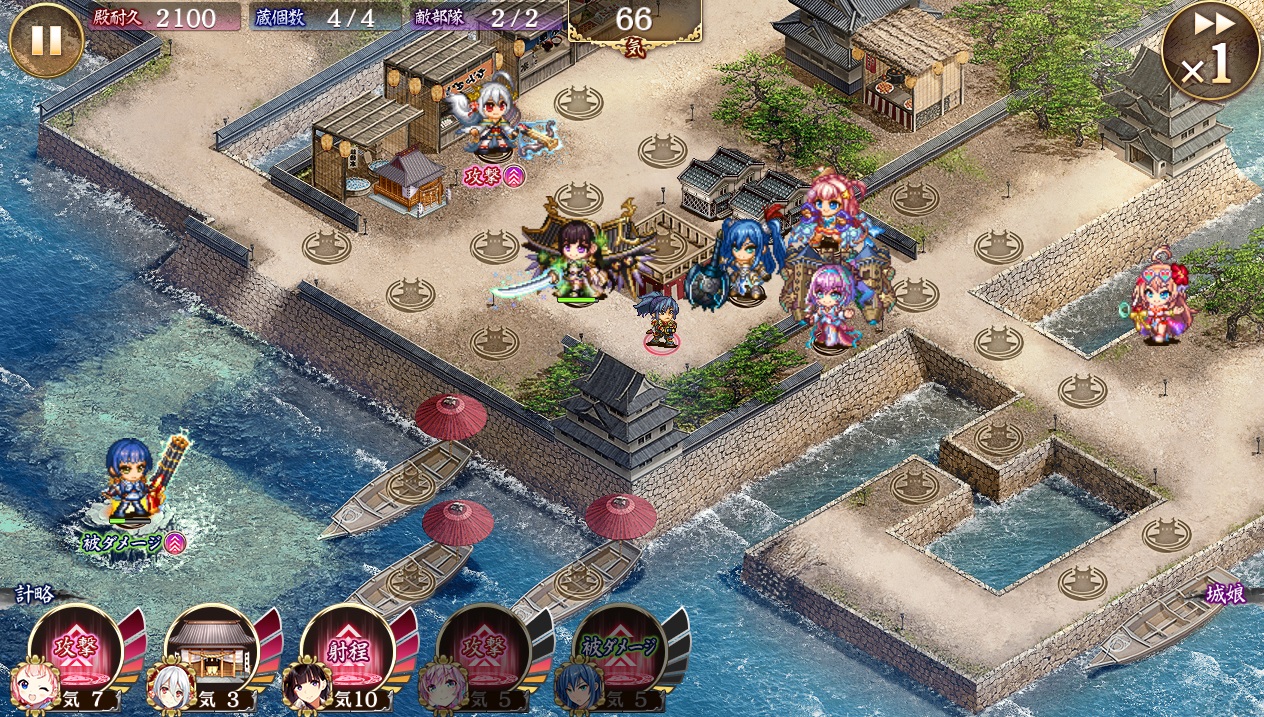Toggle the ×1 battle speed

pyautogui.click(x=1210, y=50)
